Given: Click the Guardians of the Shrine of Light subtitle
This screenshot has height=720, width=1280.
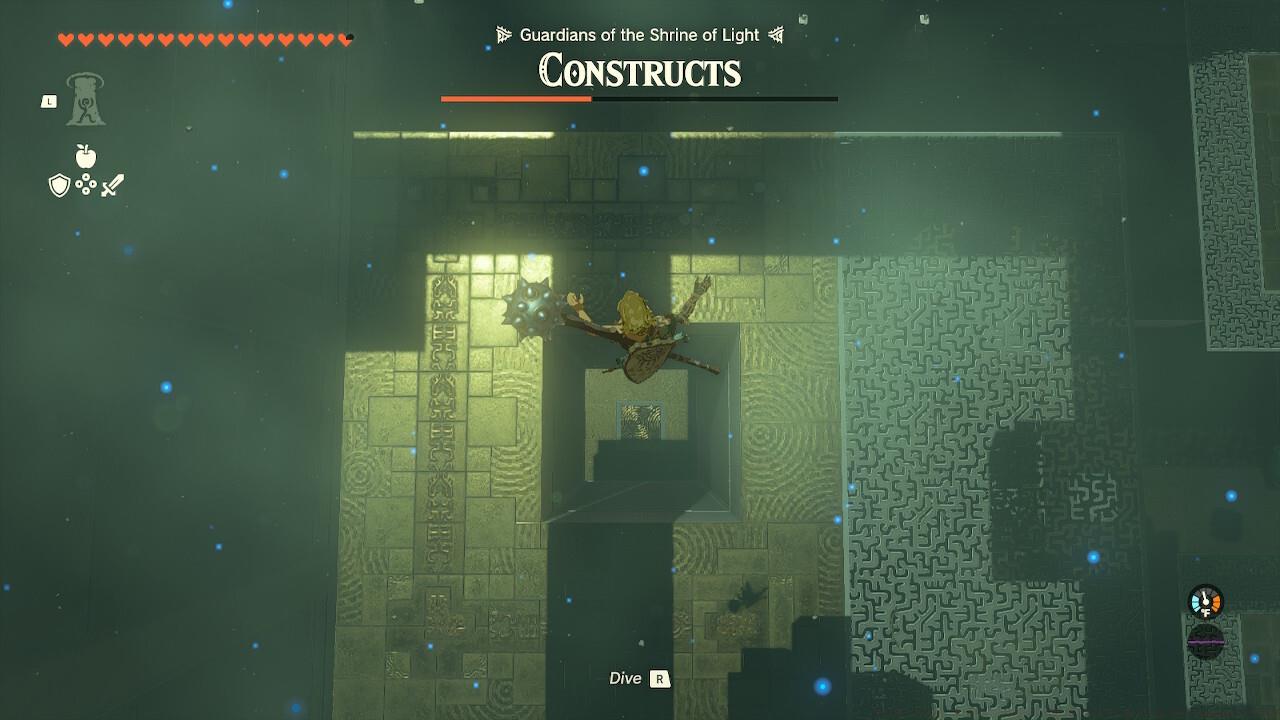Looking at the screenshot, I should pyautogui.click(x=638, y=33).
